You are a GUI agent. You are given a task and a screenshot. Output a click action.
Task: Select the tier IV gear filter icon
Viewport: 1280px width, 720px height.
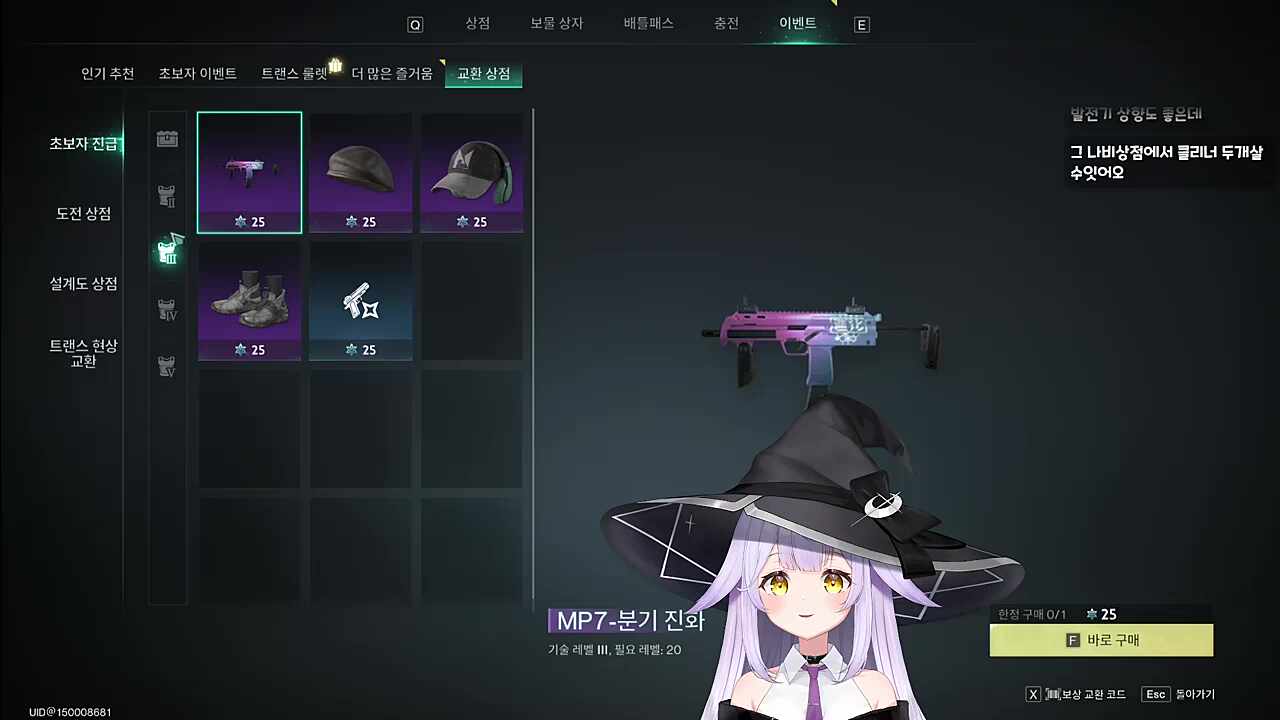click(x=167, y=310)
